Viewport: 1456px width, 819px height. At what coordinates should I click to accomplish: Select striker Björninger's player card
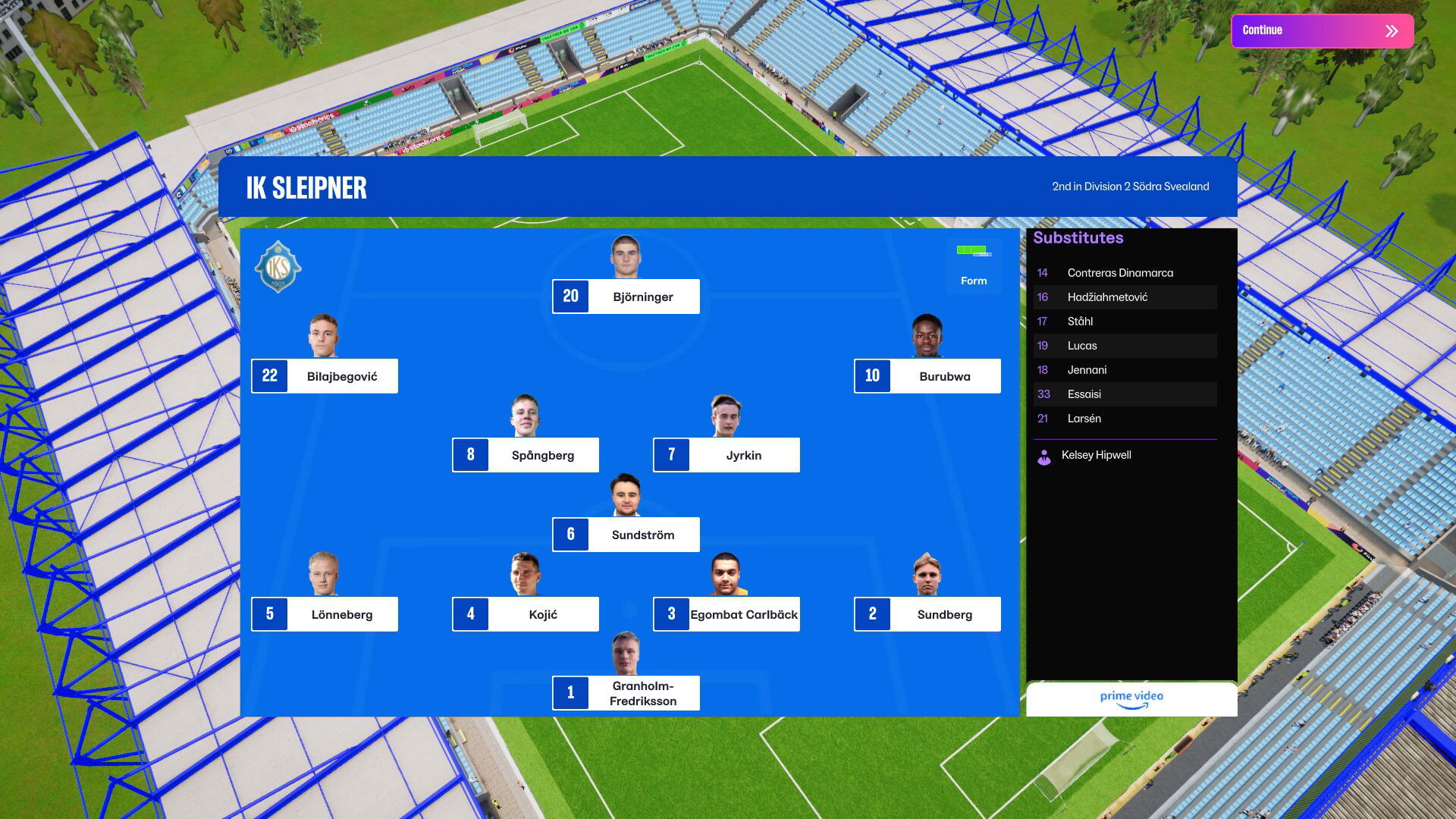(626, 297)
